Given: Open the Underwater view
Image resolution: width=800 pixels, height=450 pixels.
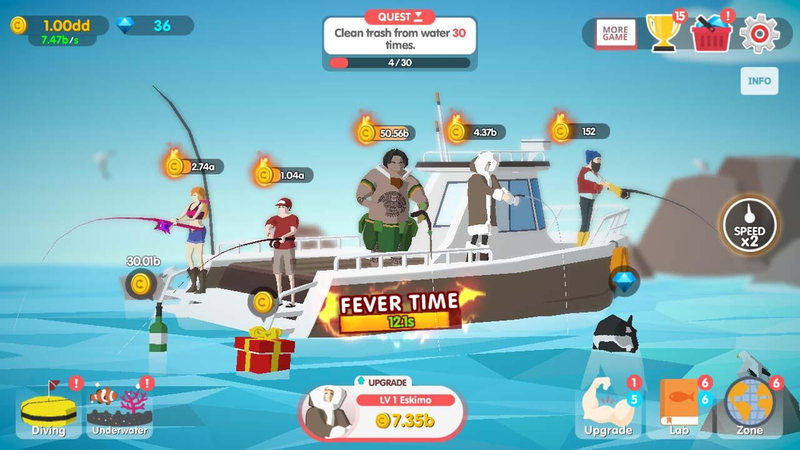Looking at the screenshot, I should pos(119,411).
